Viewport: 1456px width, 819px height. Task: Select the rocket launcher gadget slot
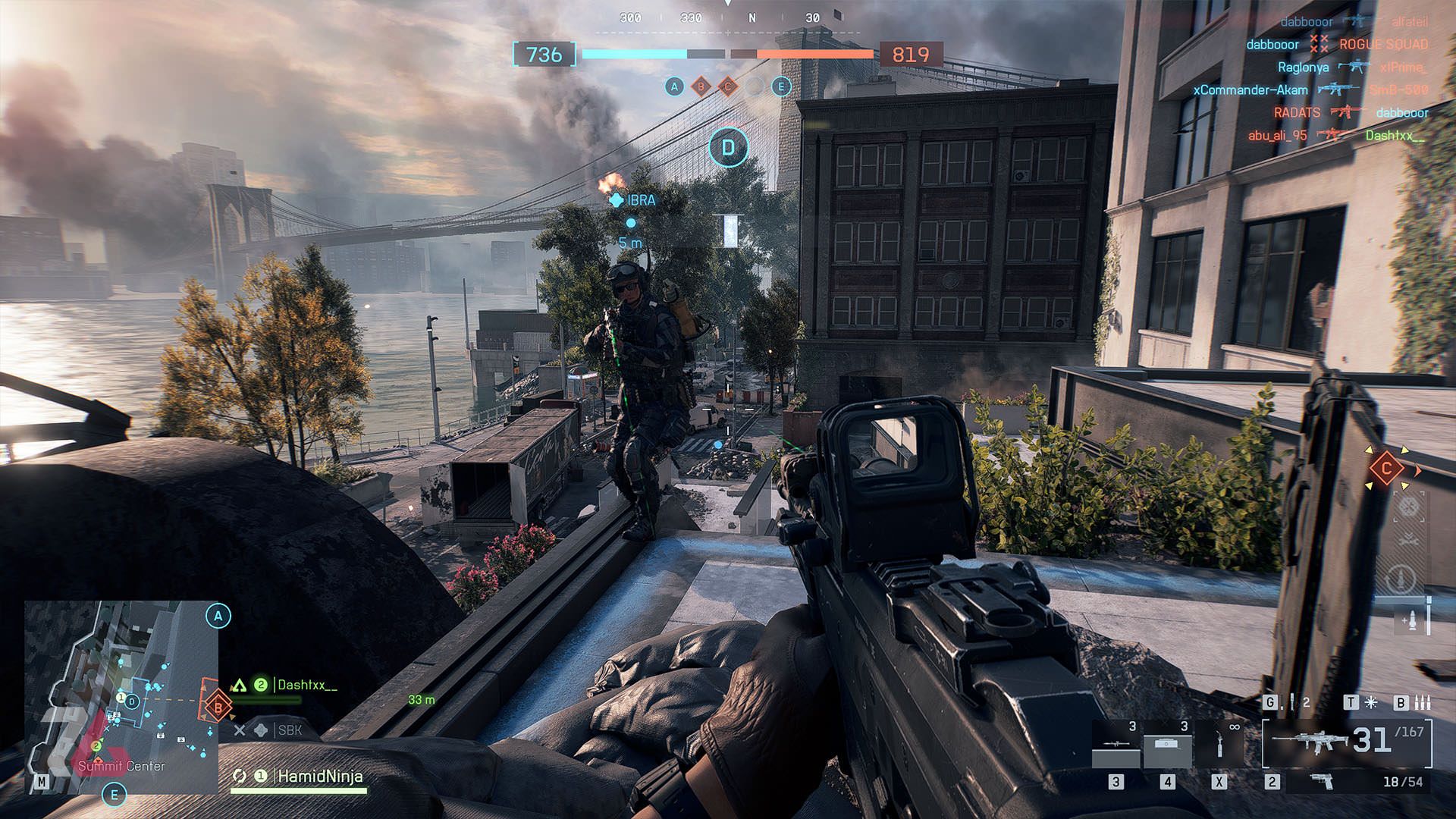point(1116,745)
